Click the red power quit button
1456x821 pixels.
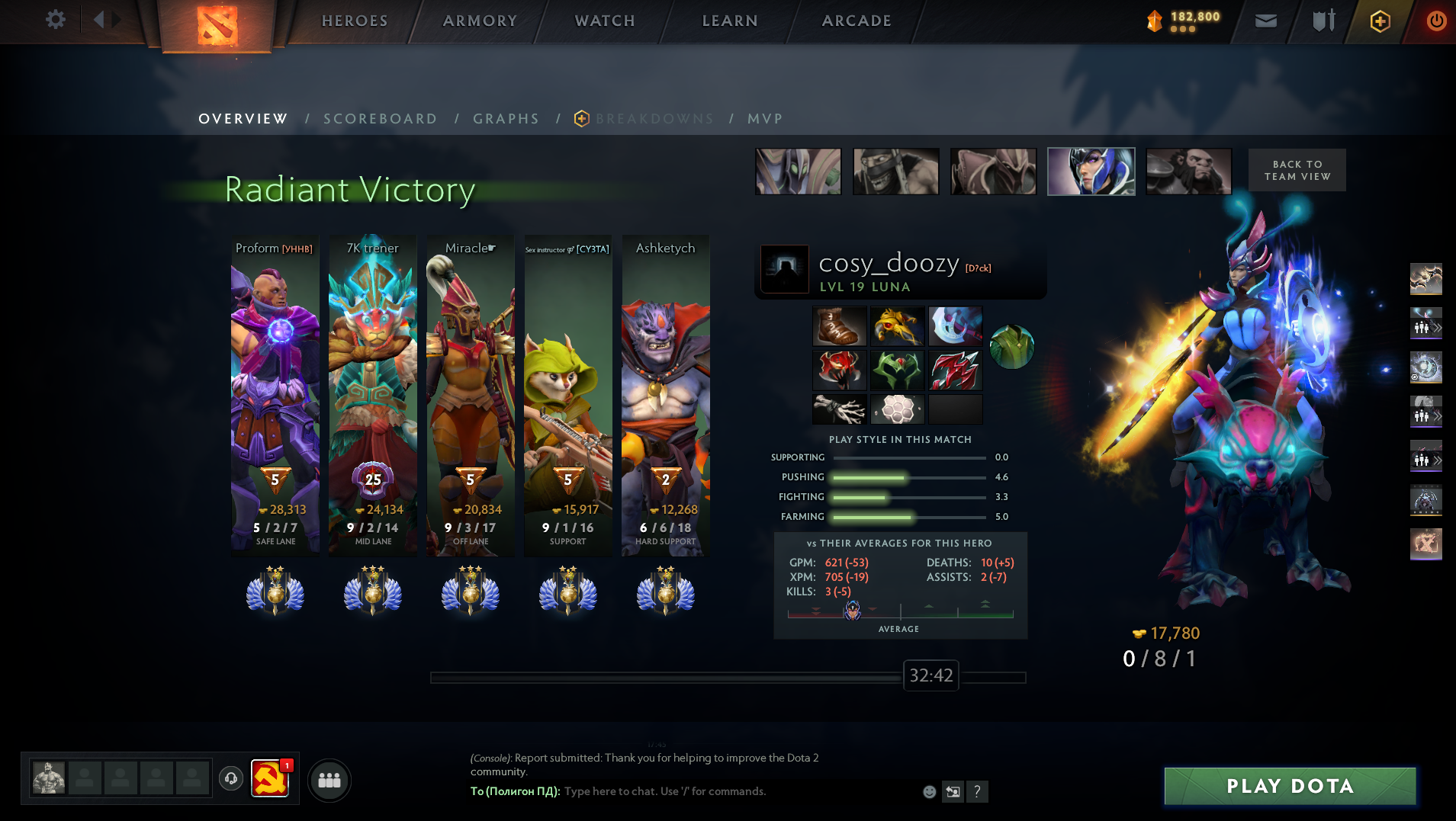[1436, 21]
